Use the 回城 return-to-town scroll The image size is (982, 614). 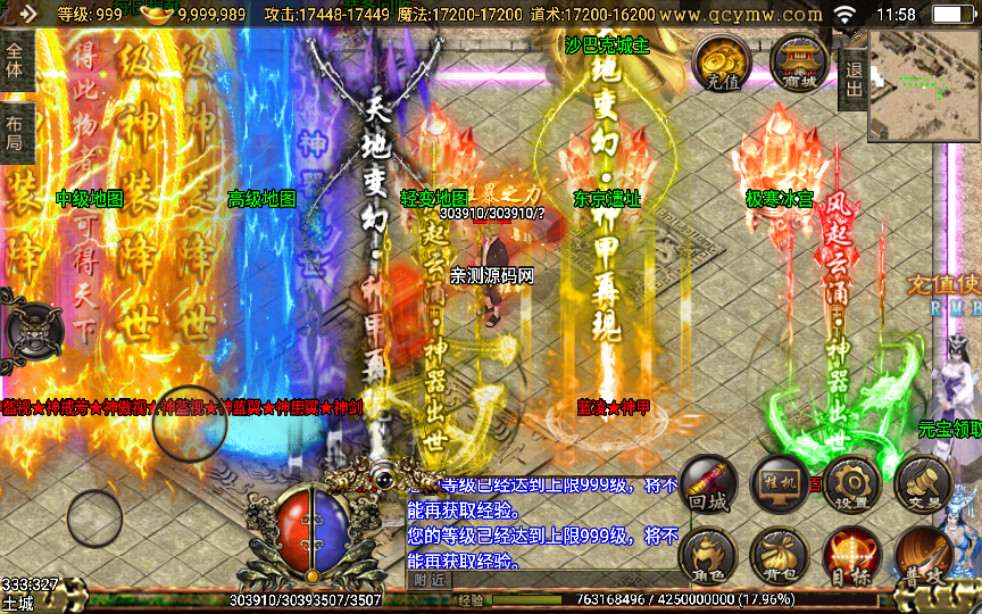(707, 484)
